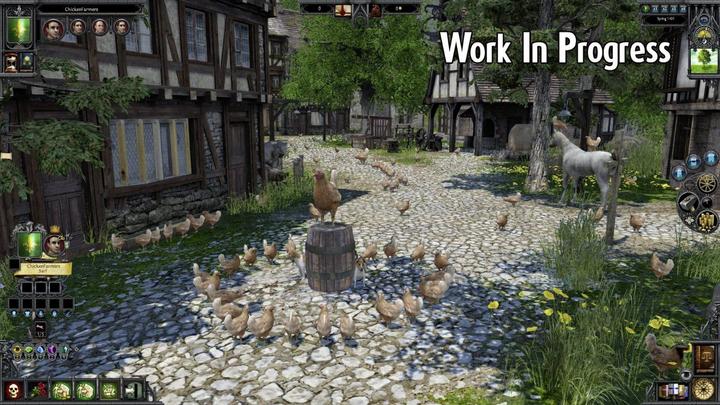The width and height of the screenshot is (720, 405).
Task: Click the exit door action icon
Action: pos(133,390)
